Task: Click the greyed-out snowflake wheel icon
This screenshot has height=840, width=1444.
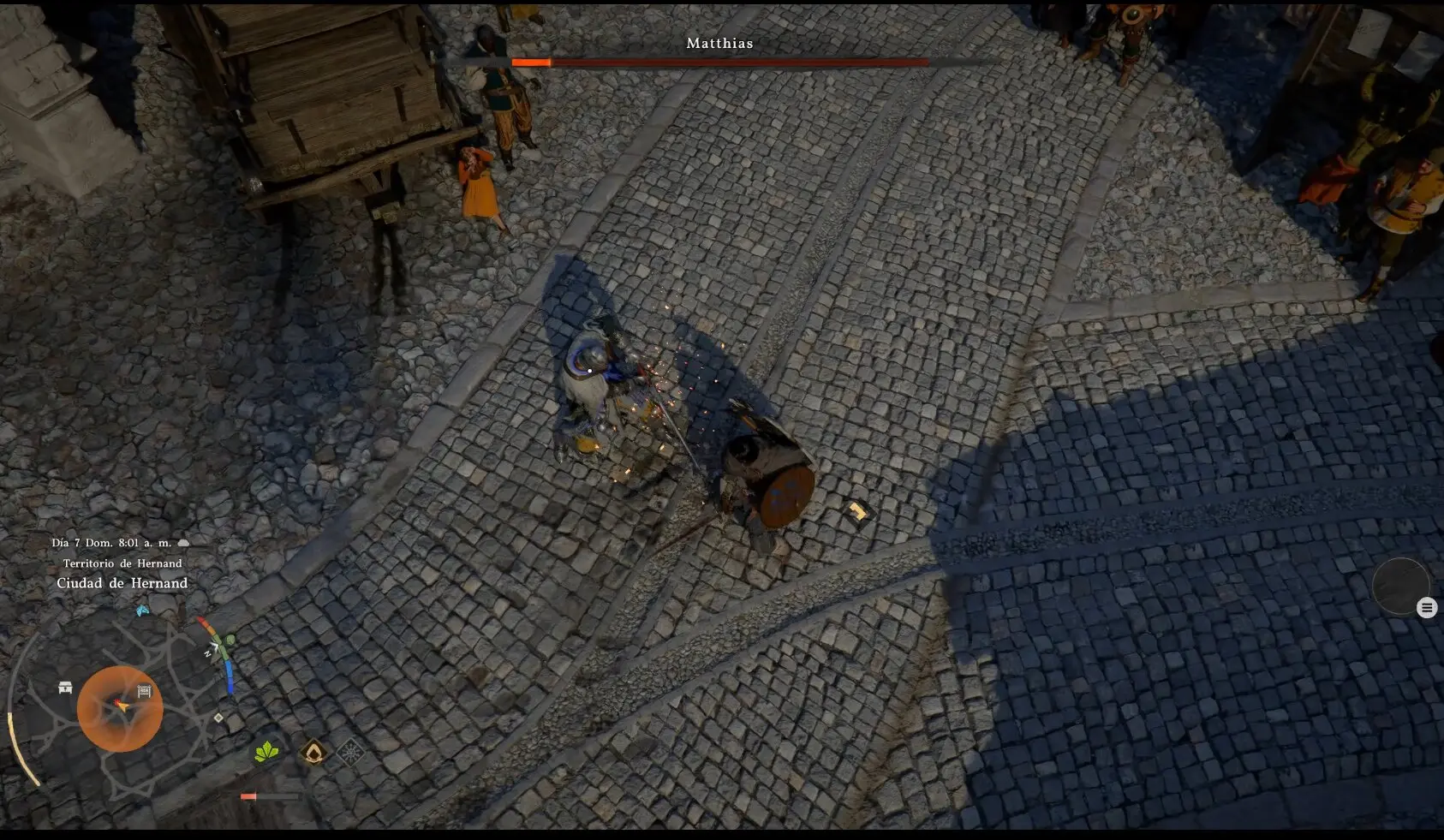Action: pos(350,752)
